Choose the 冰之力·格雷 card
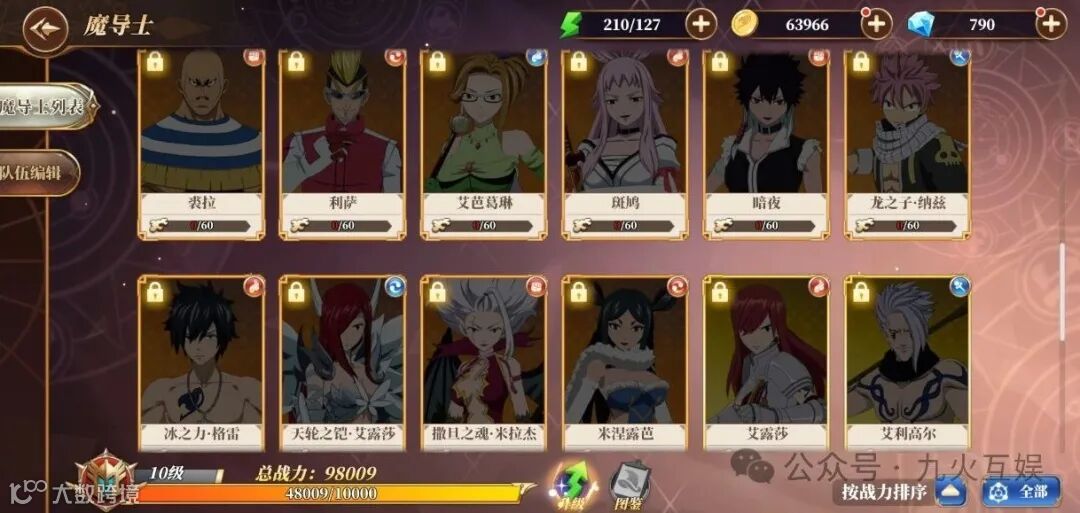Screen dimensions: 1080x513 (201, 365)
